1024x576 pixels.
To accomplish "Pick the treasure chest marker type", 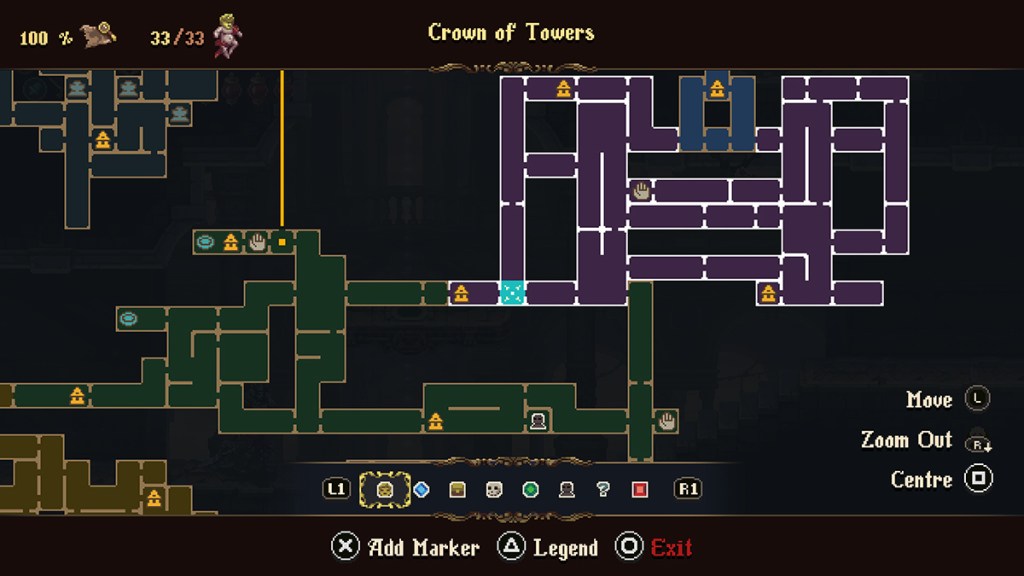I will 457,489.
